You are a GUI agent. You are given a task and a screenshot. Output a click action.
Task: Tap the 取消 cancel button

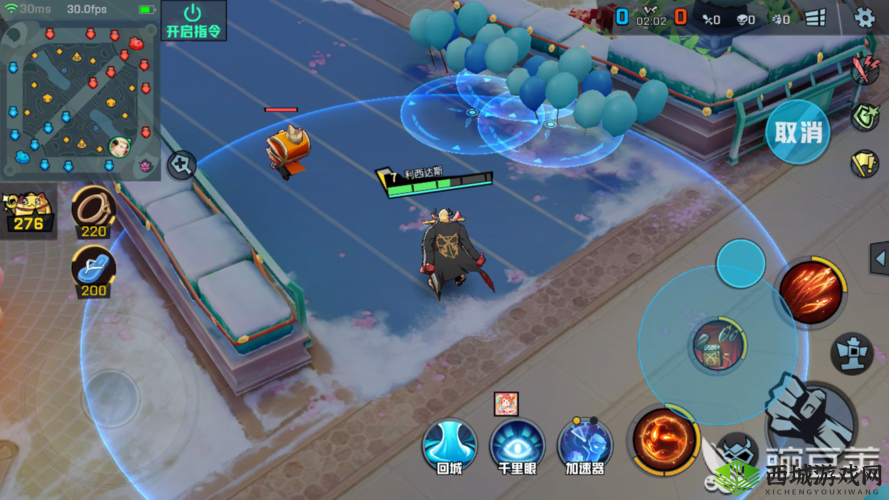pos(798,131)
